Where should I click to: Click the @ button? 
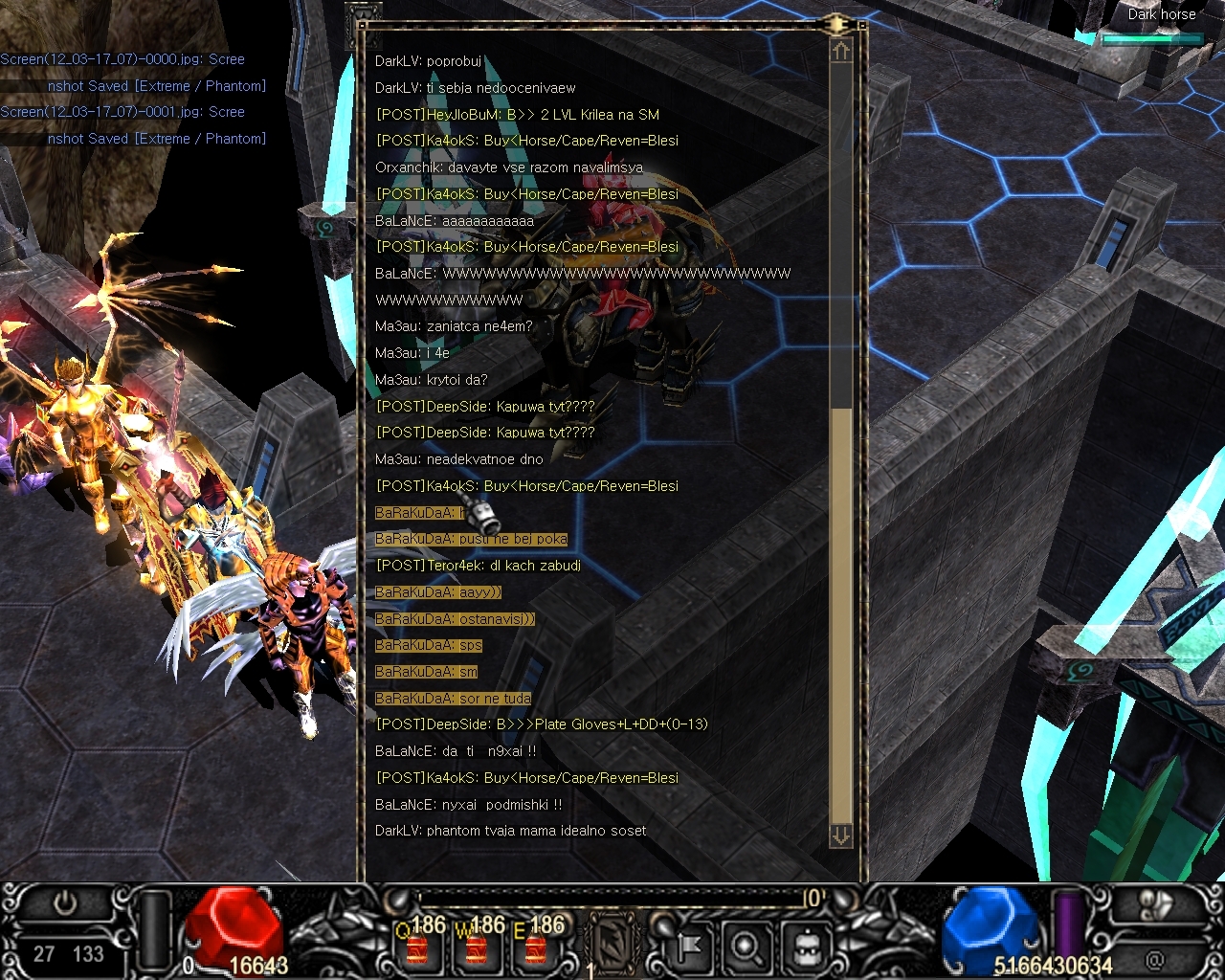click(1155, 957)
